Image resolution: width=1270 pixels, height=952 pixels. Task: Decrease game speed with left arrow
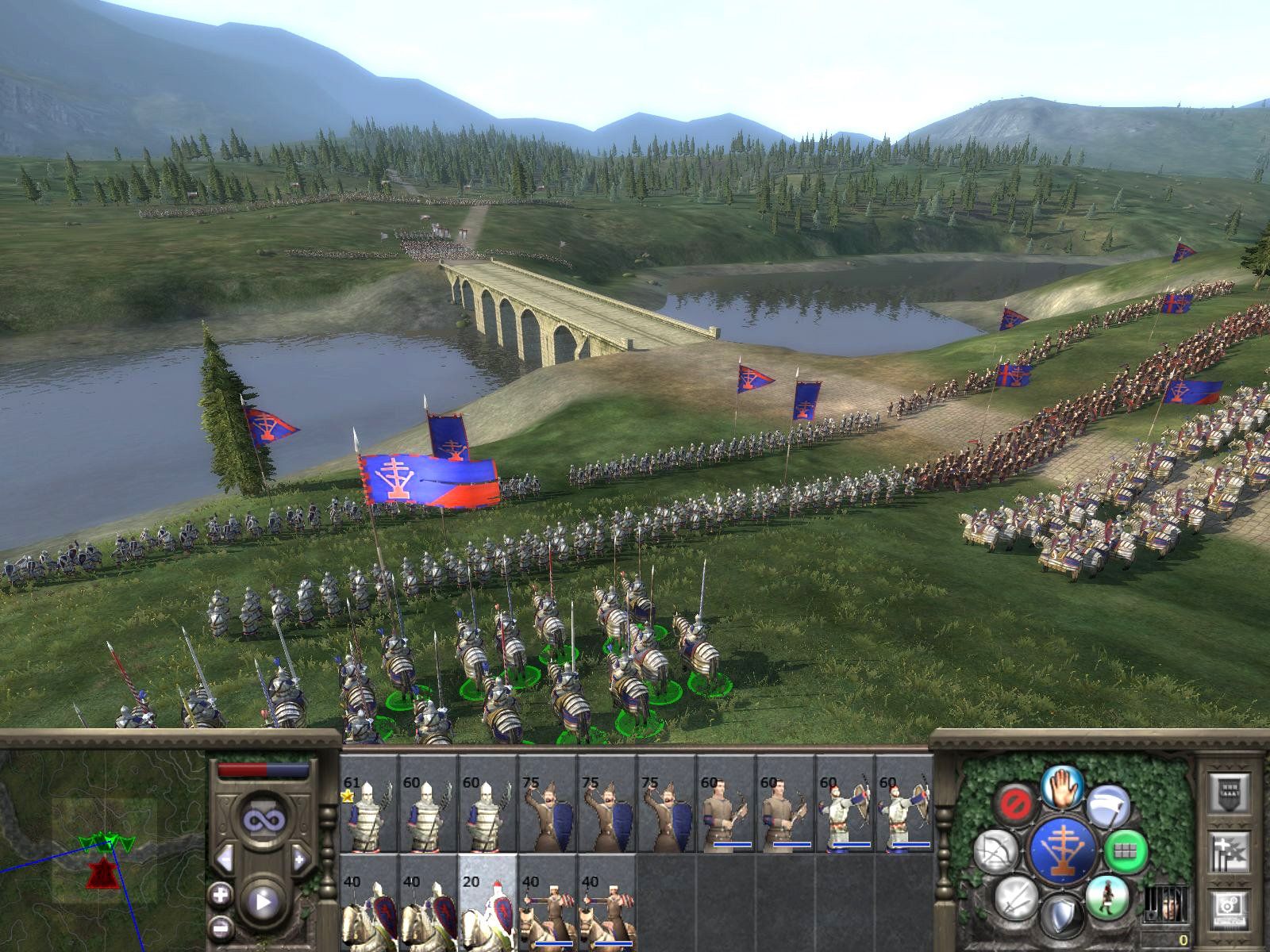click(224, 858)
